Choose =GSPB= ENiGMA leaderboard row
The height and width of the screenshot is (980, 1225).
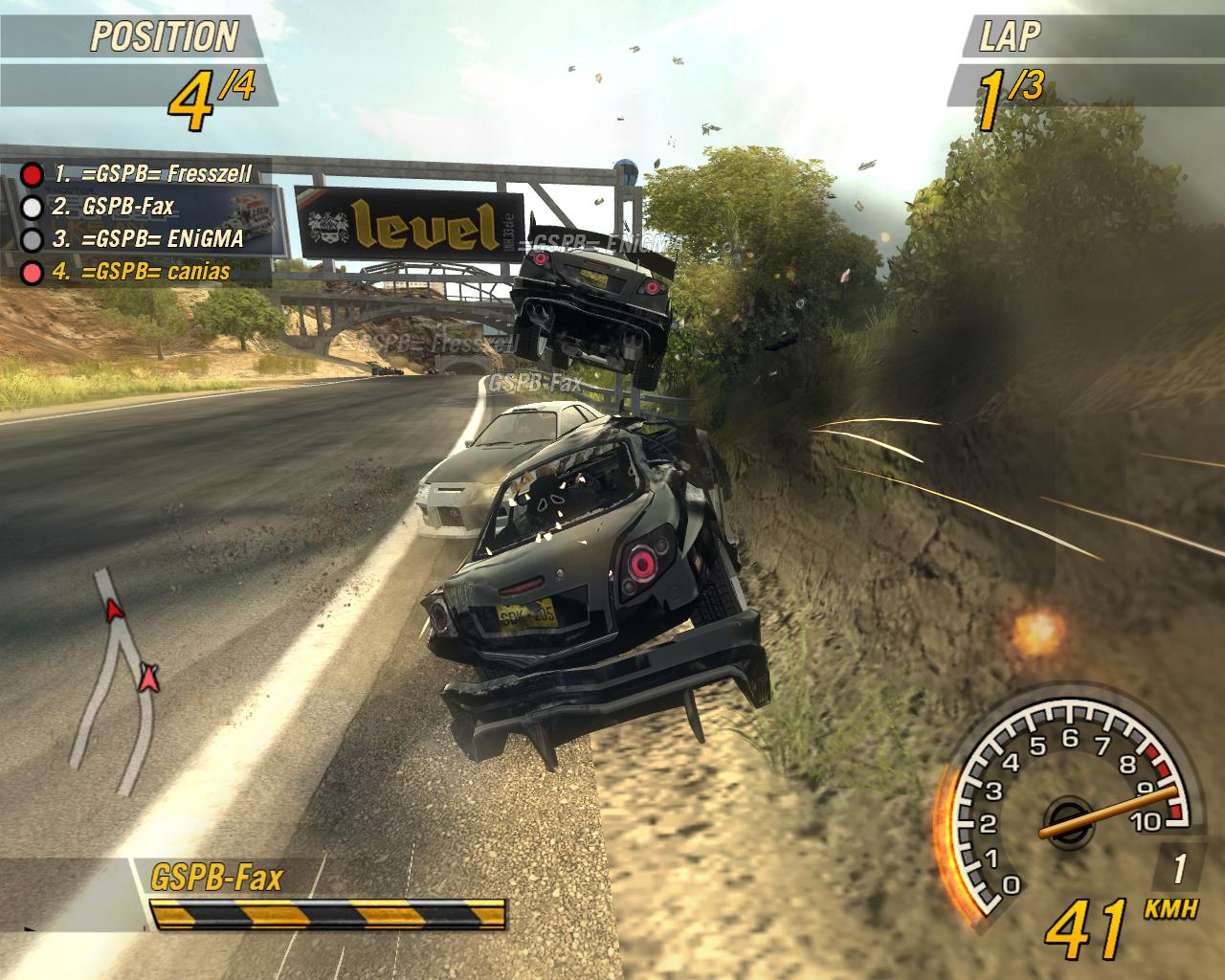pyautogui.click(x=147, y=238)
